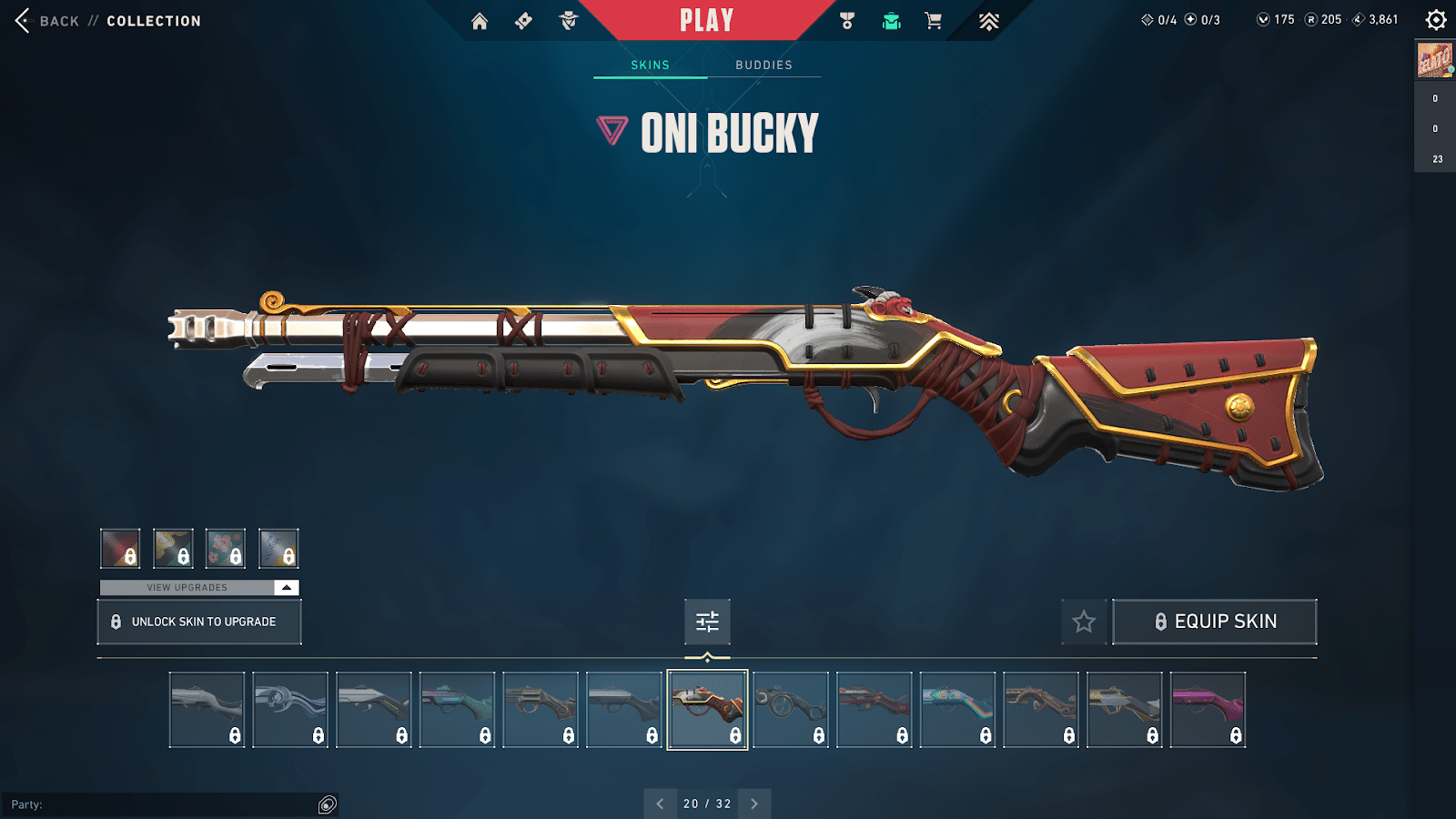Open the Store shopping cart icon
Screen dimensions: 1456x819
pos(934,20)
